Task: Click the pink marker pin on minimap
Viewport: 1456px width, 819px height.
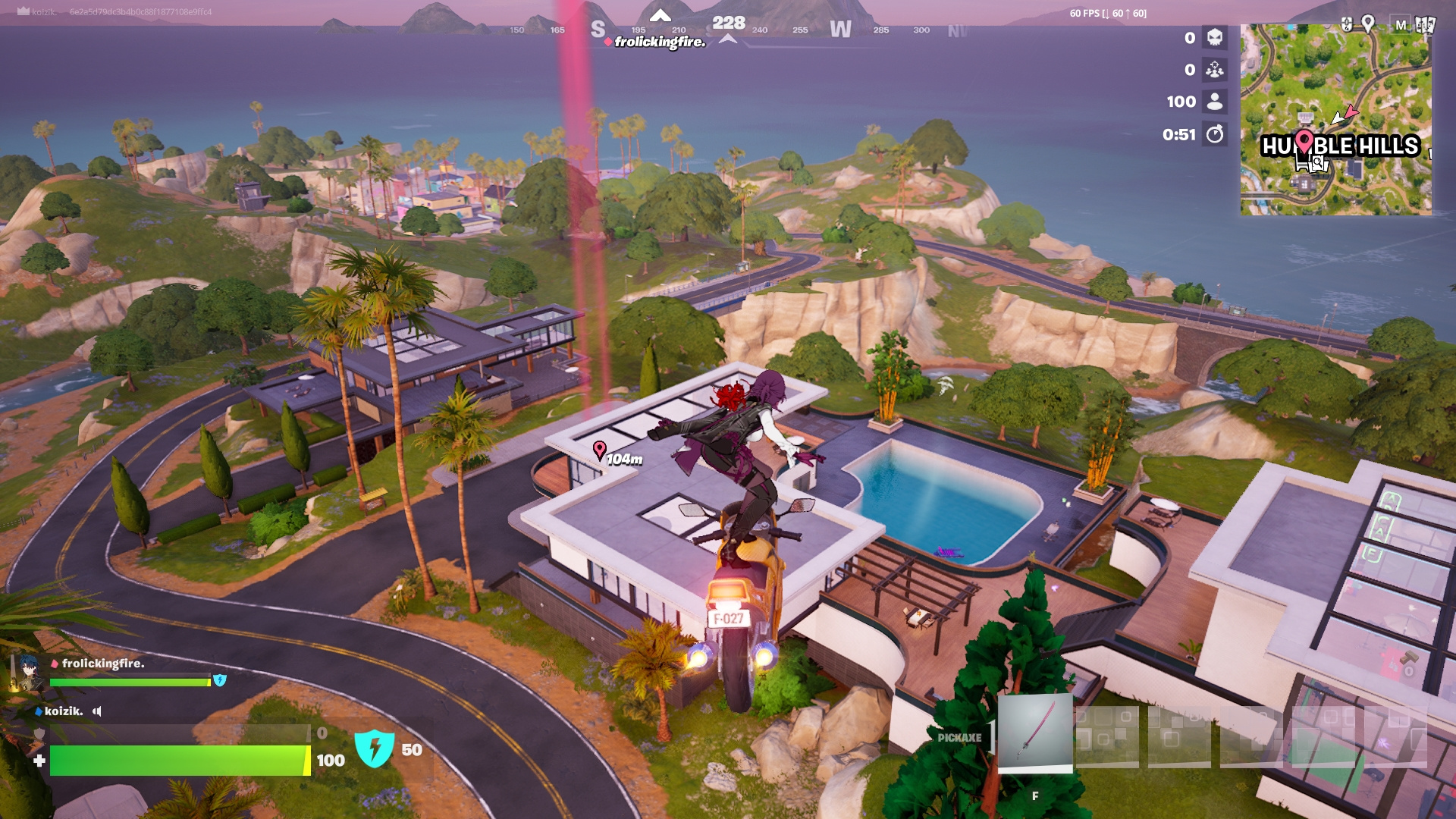Action: point(1304,141)
